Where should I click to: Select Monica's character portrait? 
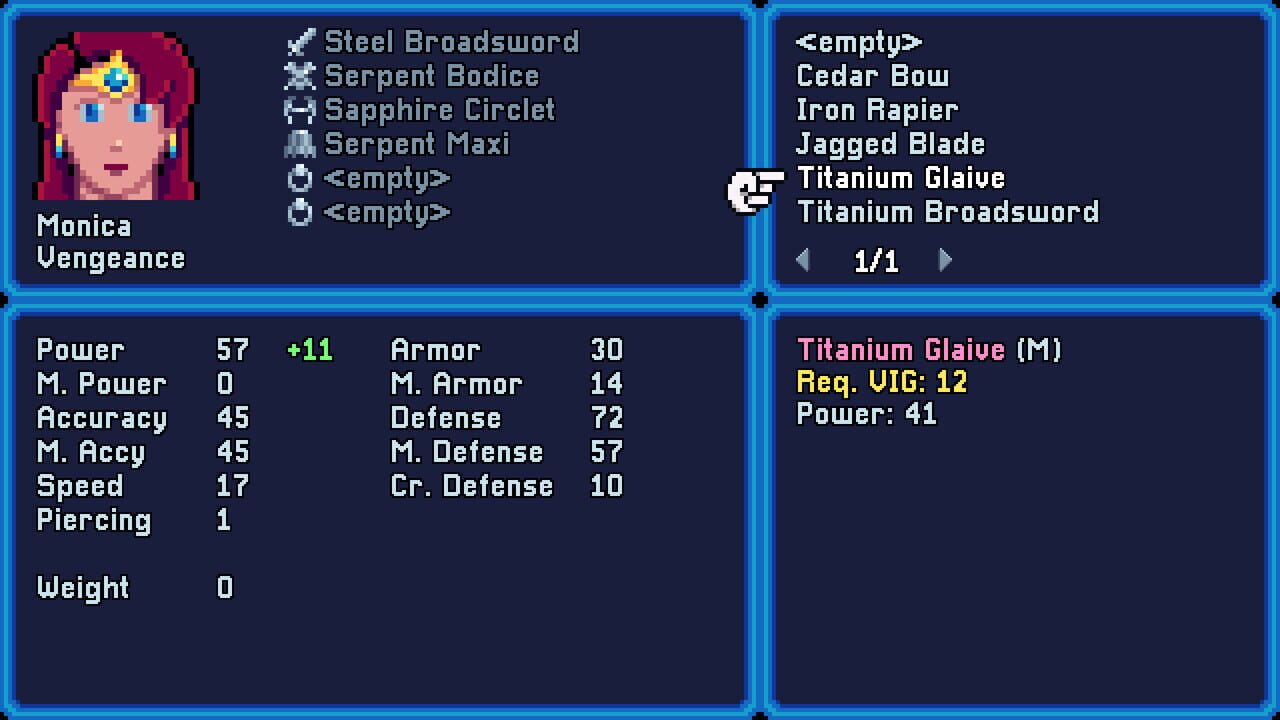[116, 115]
